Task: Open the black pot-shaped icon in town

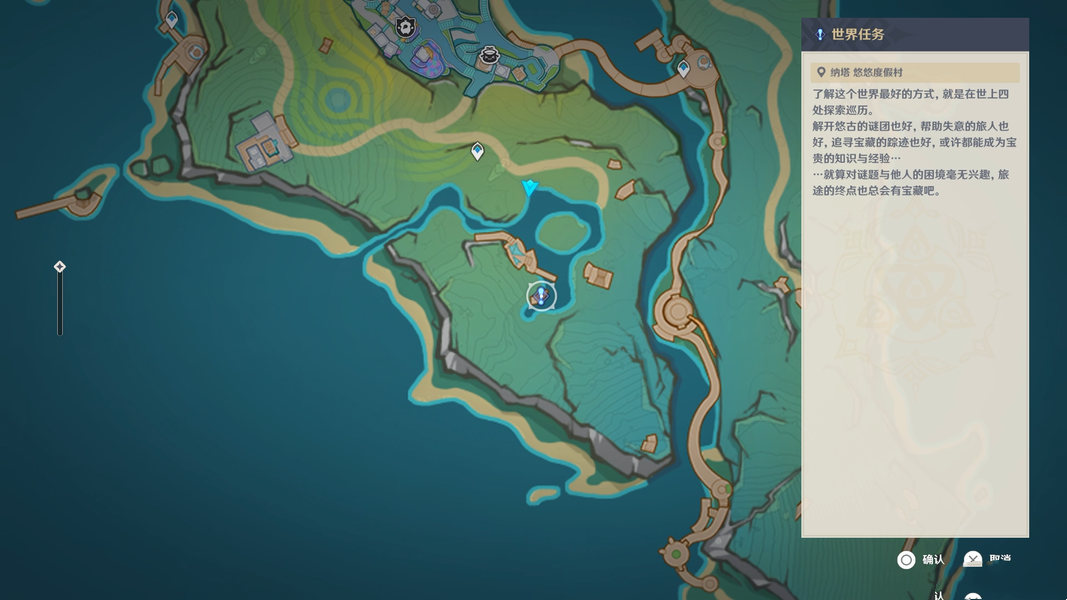Action: click(489, 56)
